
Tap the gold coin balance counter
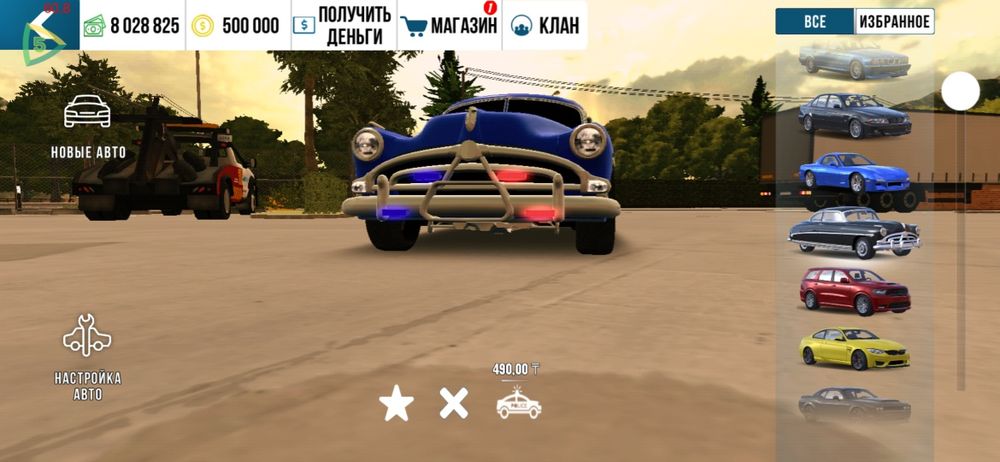238,25
